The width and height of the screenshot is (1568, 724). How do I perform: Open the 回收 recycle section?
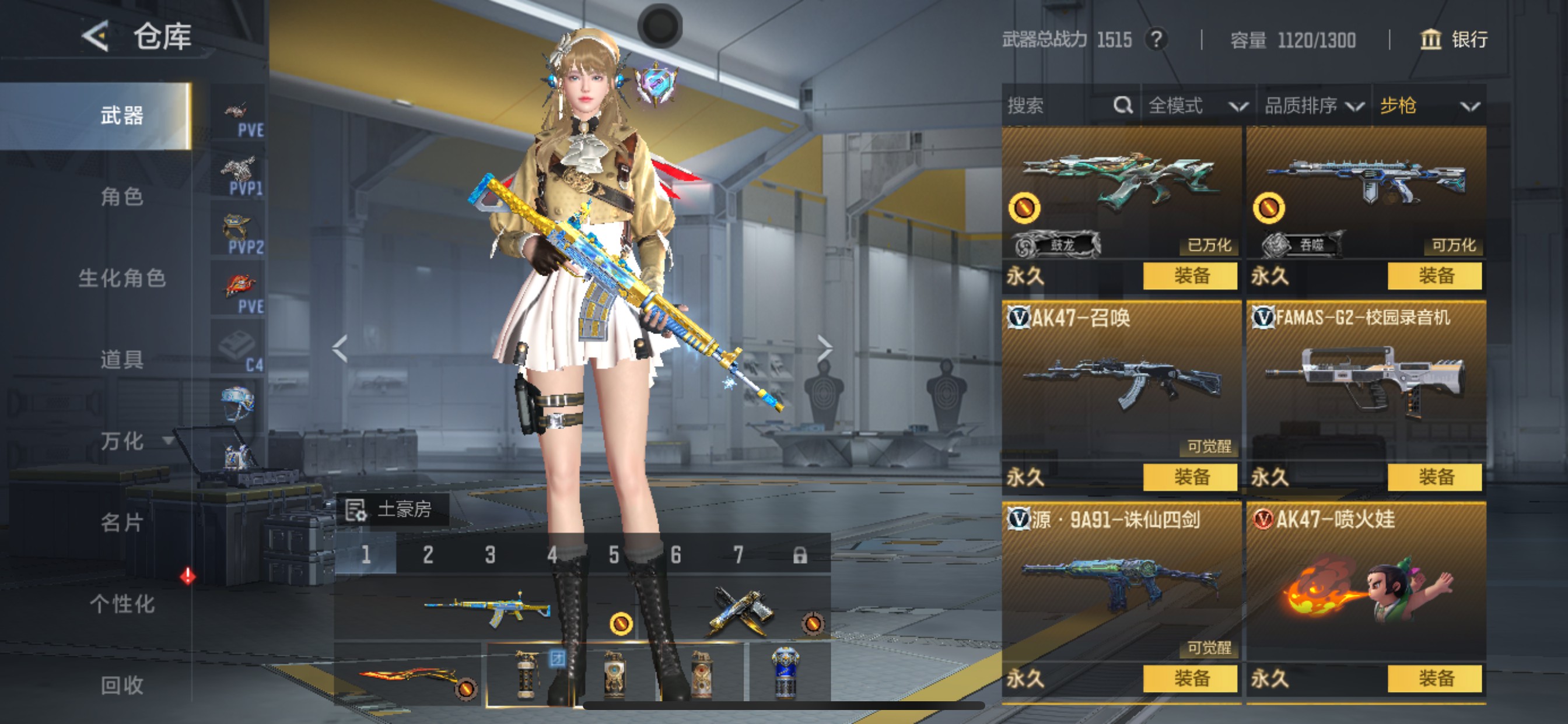(x=122, y=685)
